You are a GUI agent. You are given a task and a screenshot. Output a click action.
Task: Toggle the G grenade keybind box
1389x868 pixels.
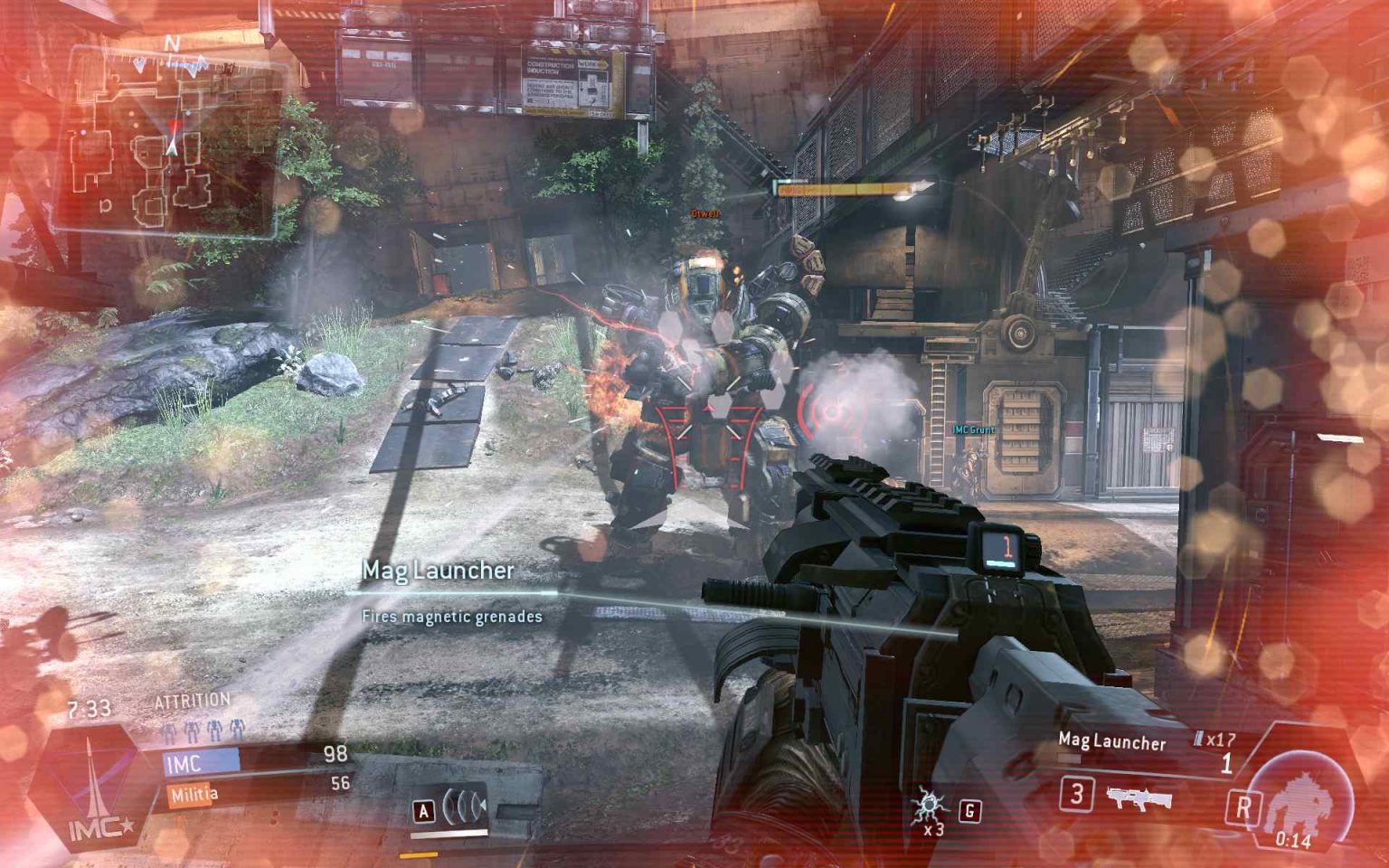(969, 810)
